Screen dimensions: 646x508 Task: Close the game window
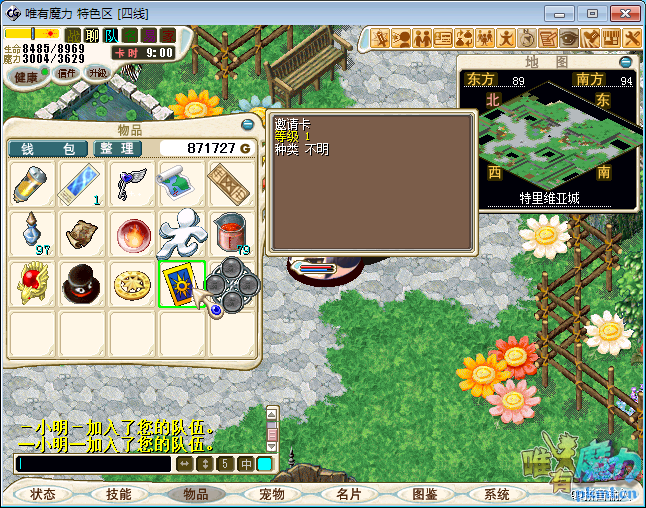point(623,13)
